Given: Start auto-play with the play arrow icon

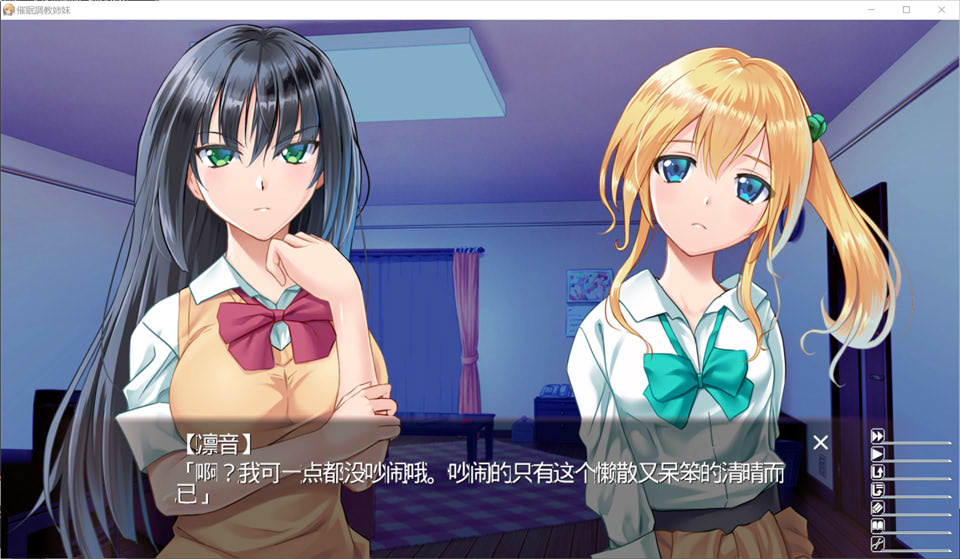Looking at the screenshot, I should click(878, 454).
